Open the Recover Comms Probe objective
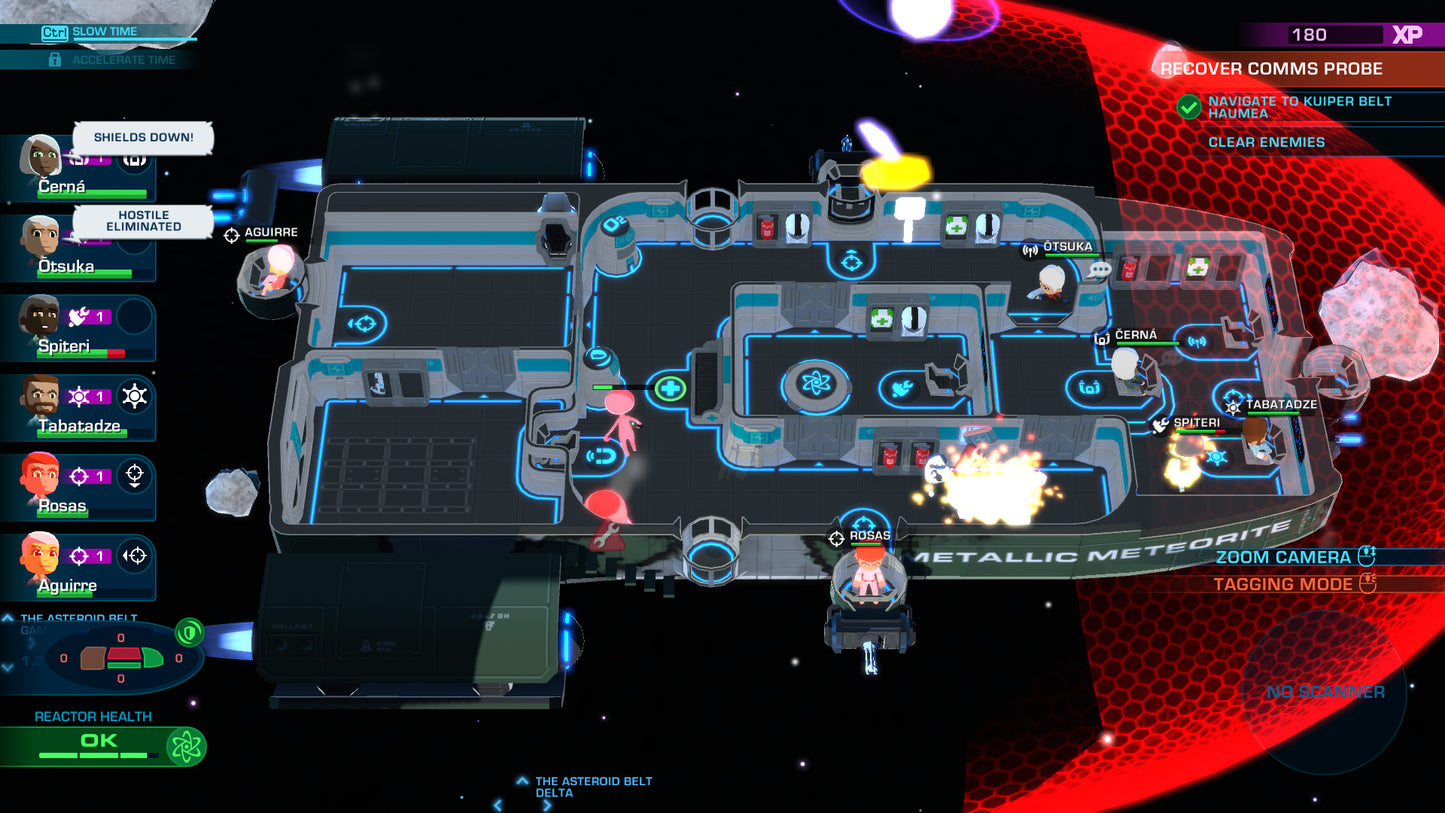This screenshot has height=813, width=1445. pyautogui.click(x=1271, y=69)
